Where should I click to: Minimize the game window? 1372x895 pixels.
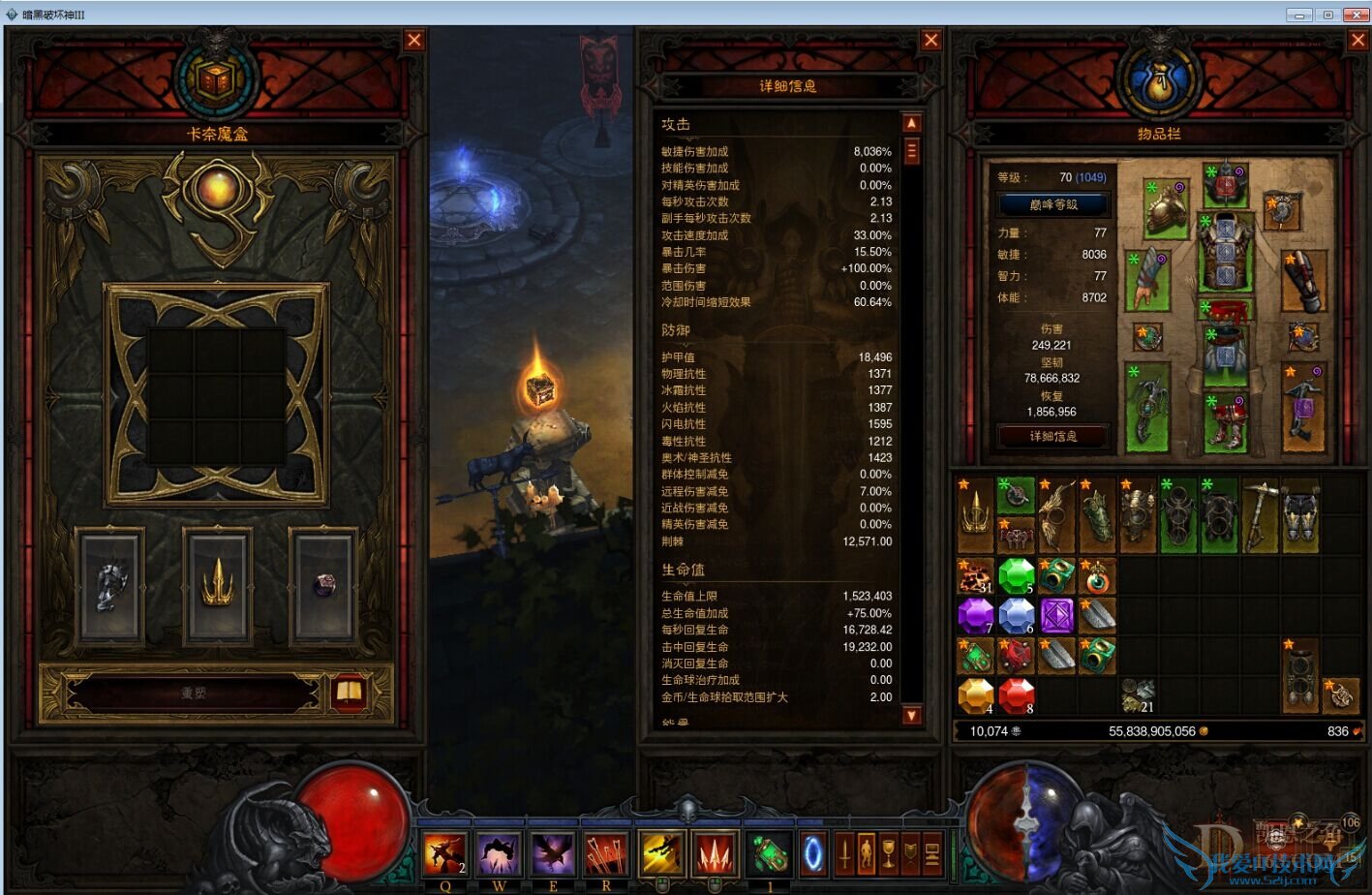(1299, 15)
